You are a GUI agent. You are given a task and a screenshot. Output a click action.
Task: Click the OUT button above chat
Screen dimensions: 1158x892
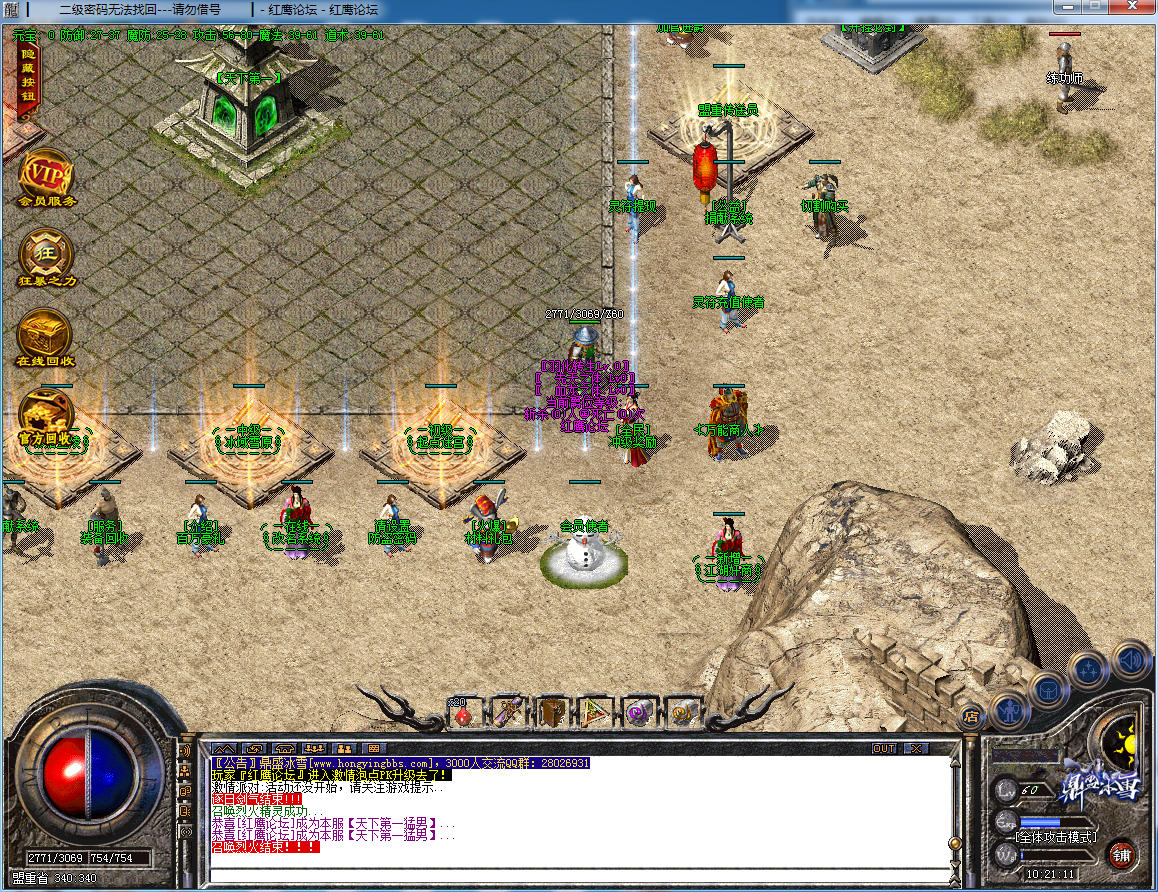pos(884,748)
